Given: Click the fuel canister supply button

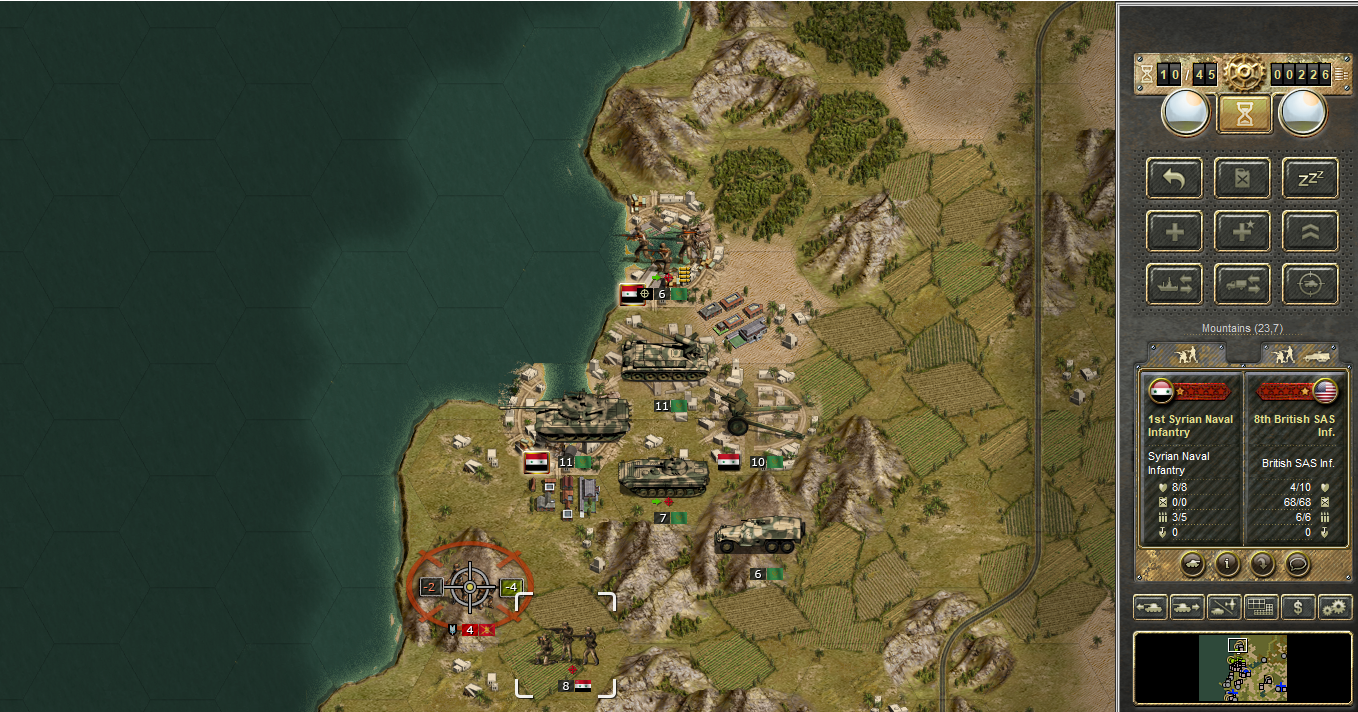Looking at the screenshot, I should pyautogui.click(x=1242, y=178).
